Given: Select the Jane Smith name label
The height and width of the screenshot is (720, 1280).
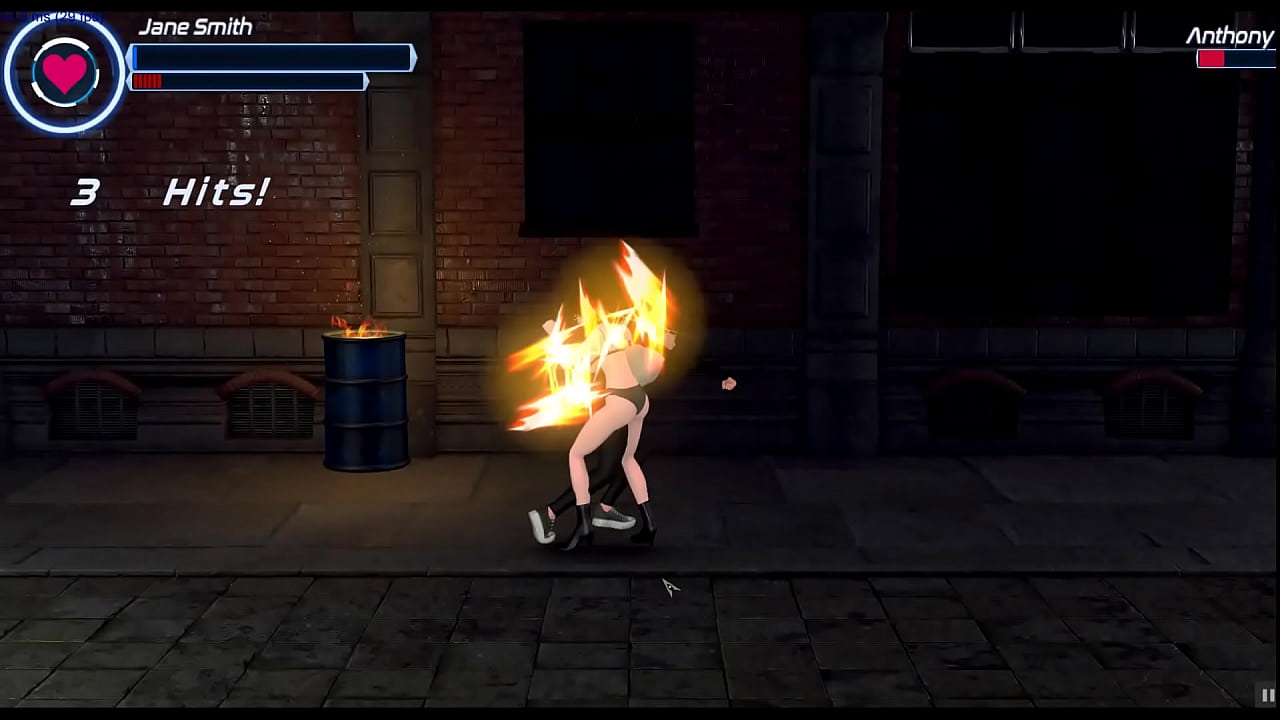Looking at the screenshot, I should pos(196,26).
